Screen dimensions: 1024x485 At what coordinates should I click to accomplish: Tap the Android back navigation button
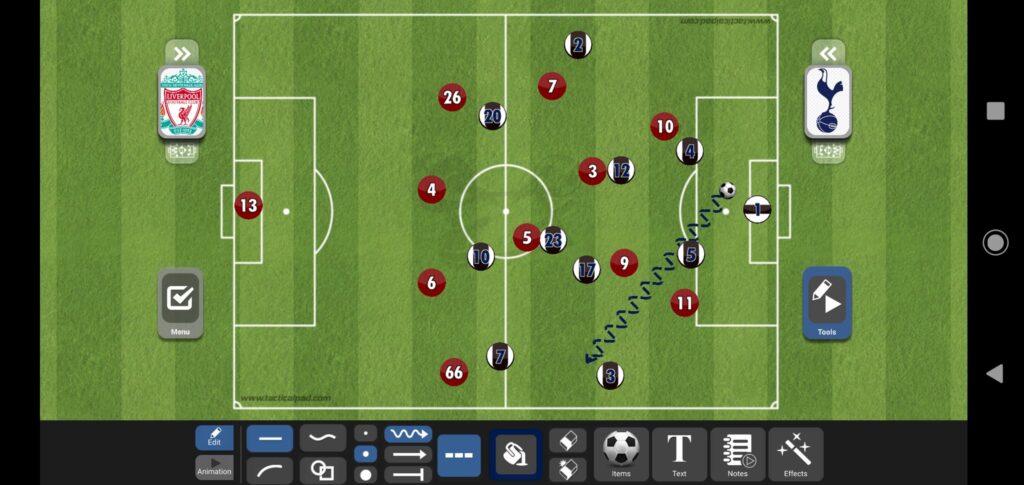click(x=995, y=373)
